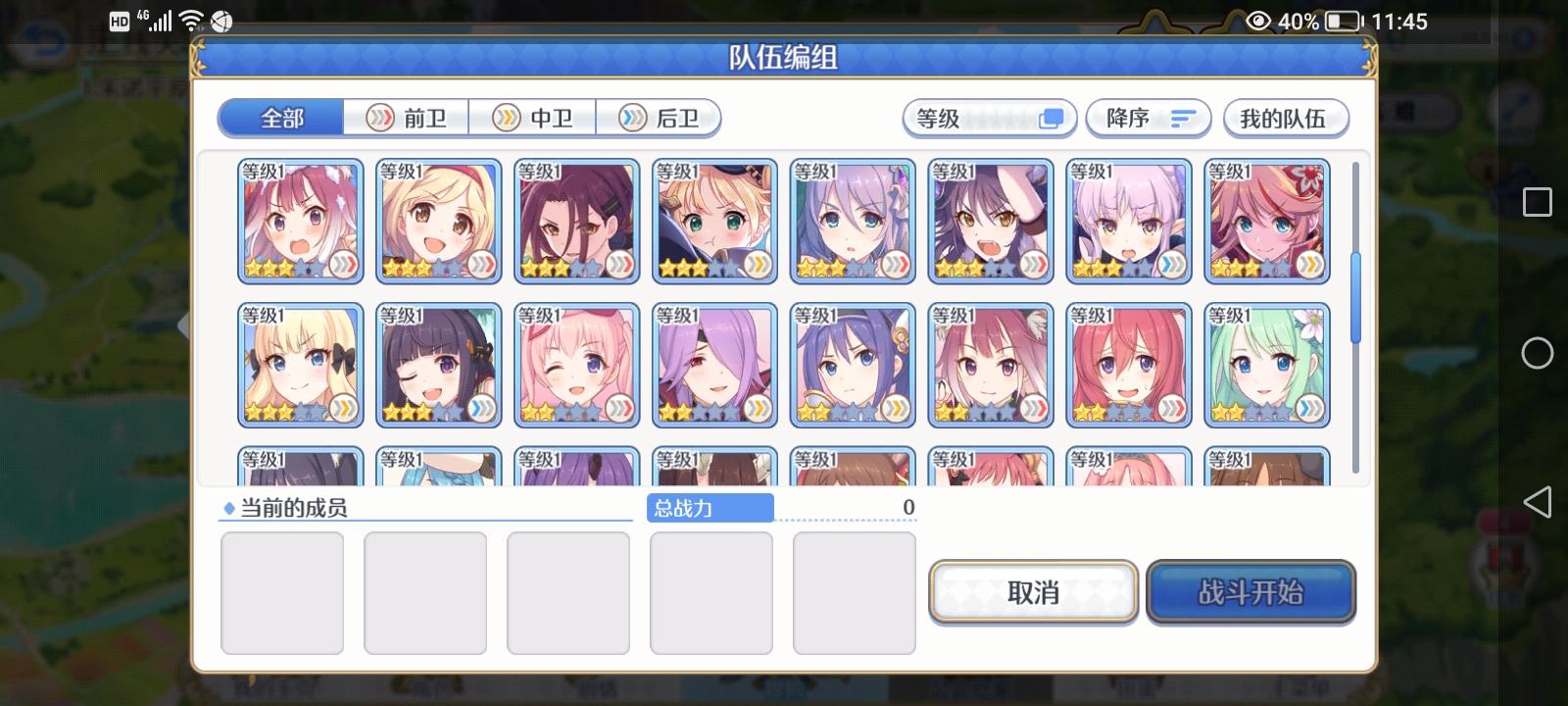Tap the yellow chevron icon on the 中卫 tab
Screen dimensions: 1568x706
[506, 117]
